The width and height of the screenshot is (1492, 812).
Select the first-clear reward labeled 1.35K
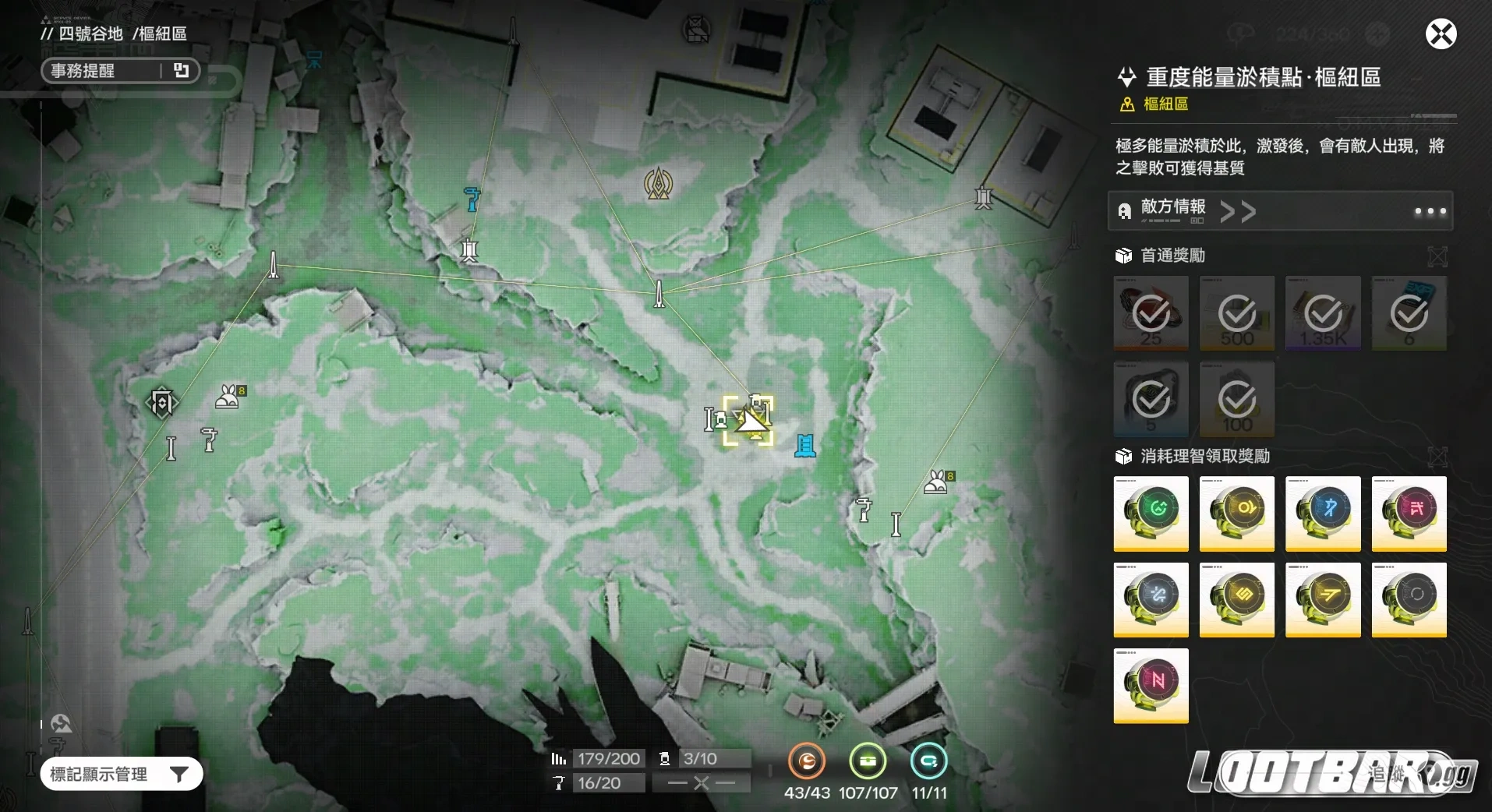point(1322,313)
